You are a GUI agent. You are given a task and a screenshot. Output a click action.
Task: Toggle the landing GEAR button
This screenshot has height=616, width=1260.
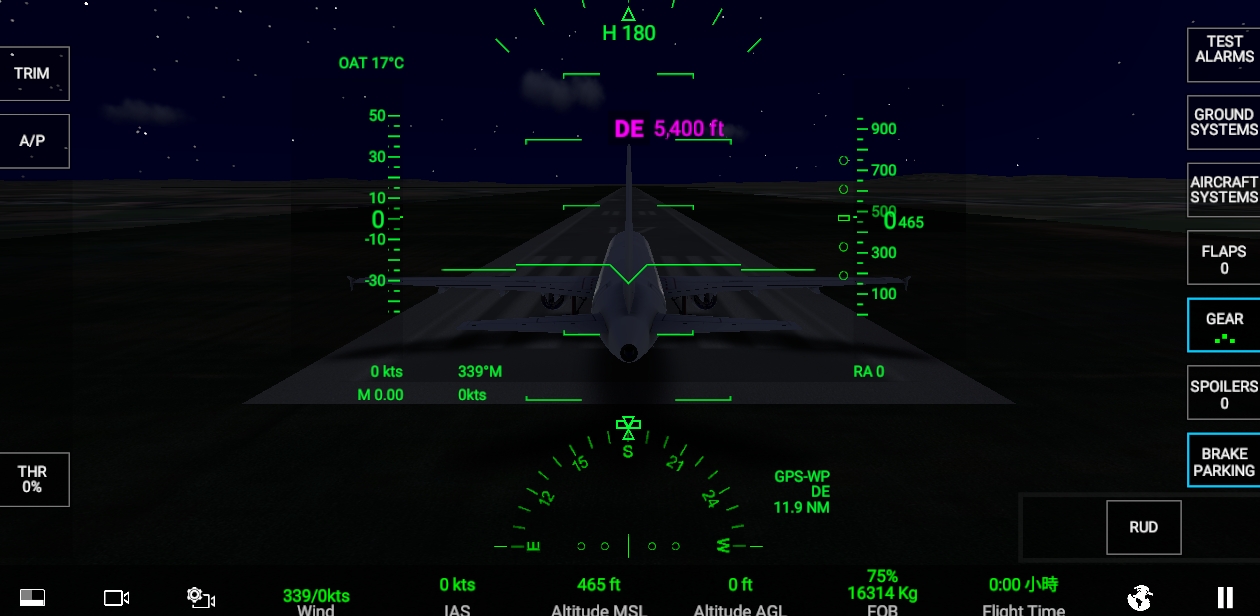tap(1223, 325)
